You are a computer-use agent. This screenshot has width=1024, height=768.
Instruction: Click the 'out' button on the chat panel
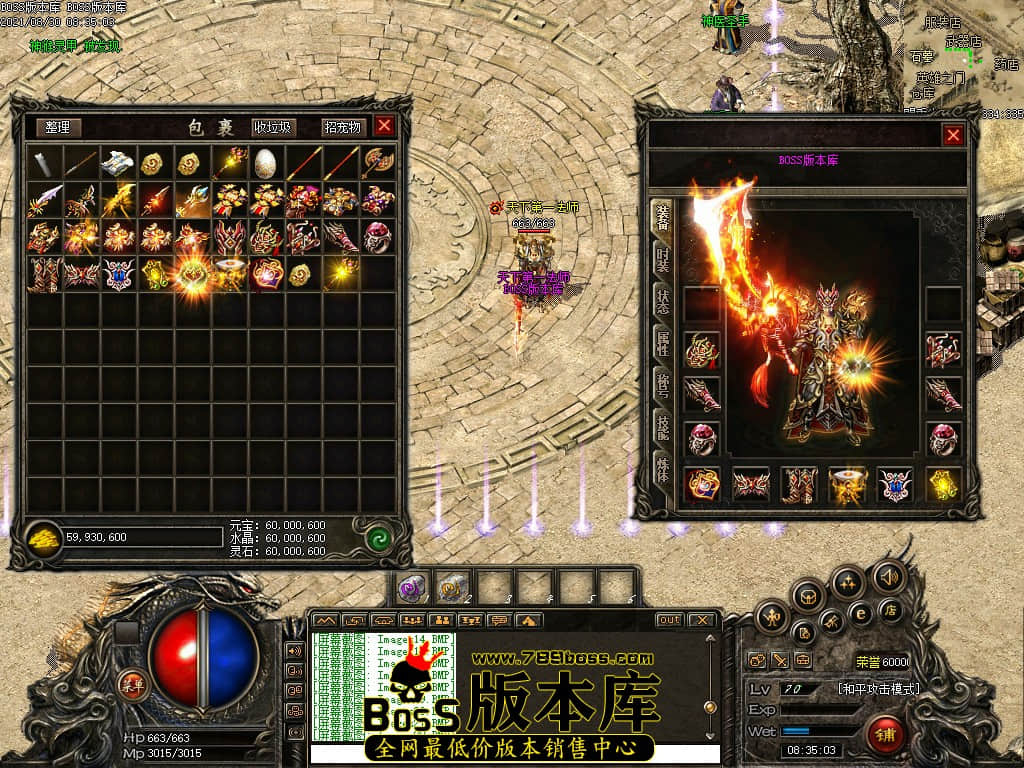click(x=669, y=620)
